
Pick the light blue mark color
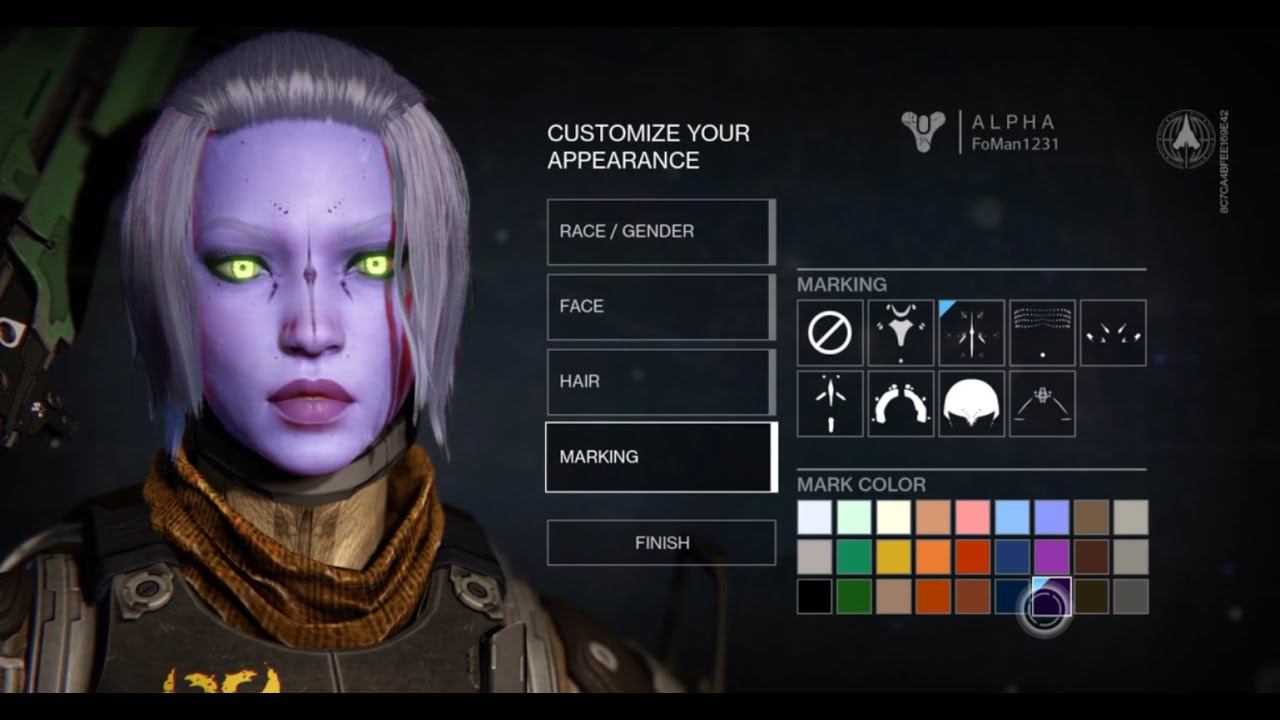coord(1012,517)
